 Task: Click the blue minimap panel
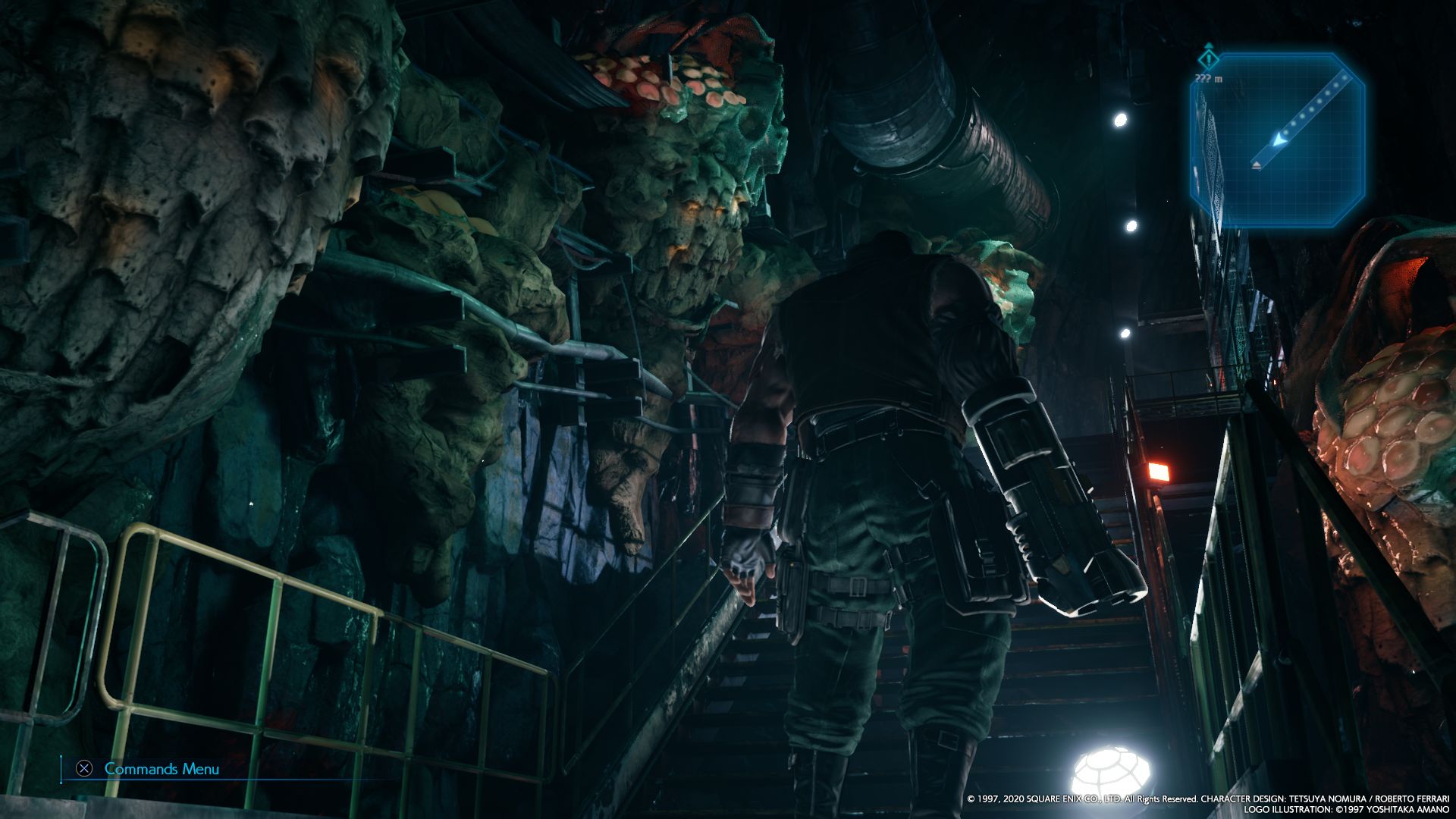pos(1277,140)
